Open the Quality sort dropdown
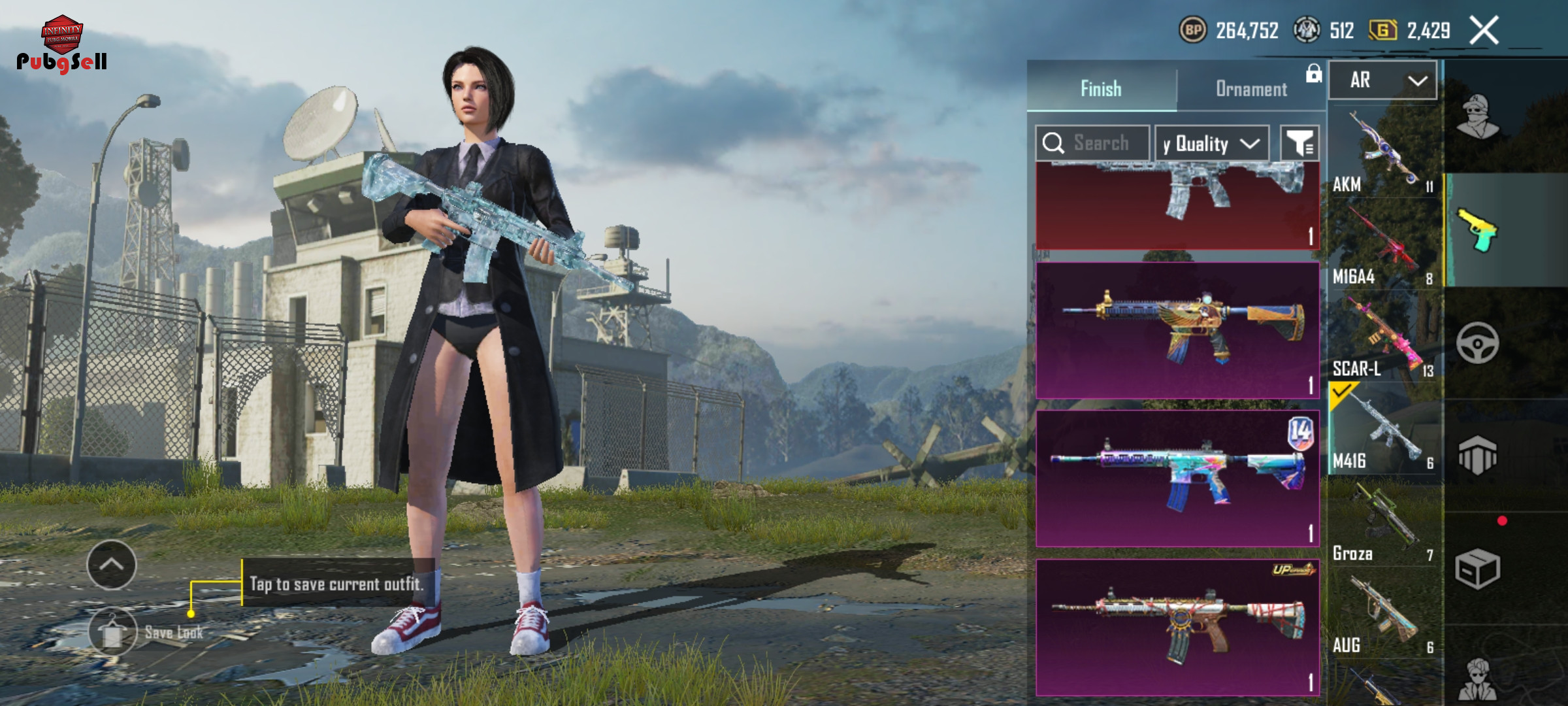This screenshot has height=706, width=1568. pyautogui.click(x=1211, y=143)
